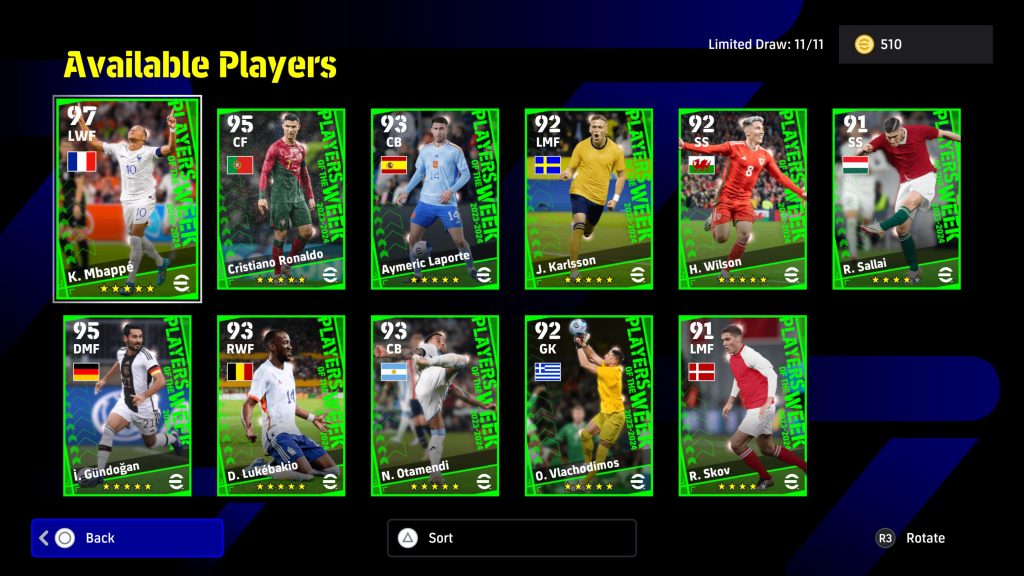Pick the Aymeric Laporte card
Screen dimensions: 1024x576
pyautogui.click(x=435, y=199)
